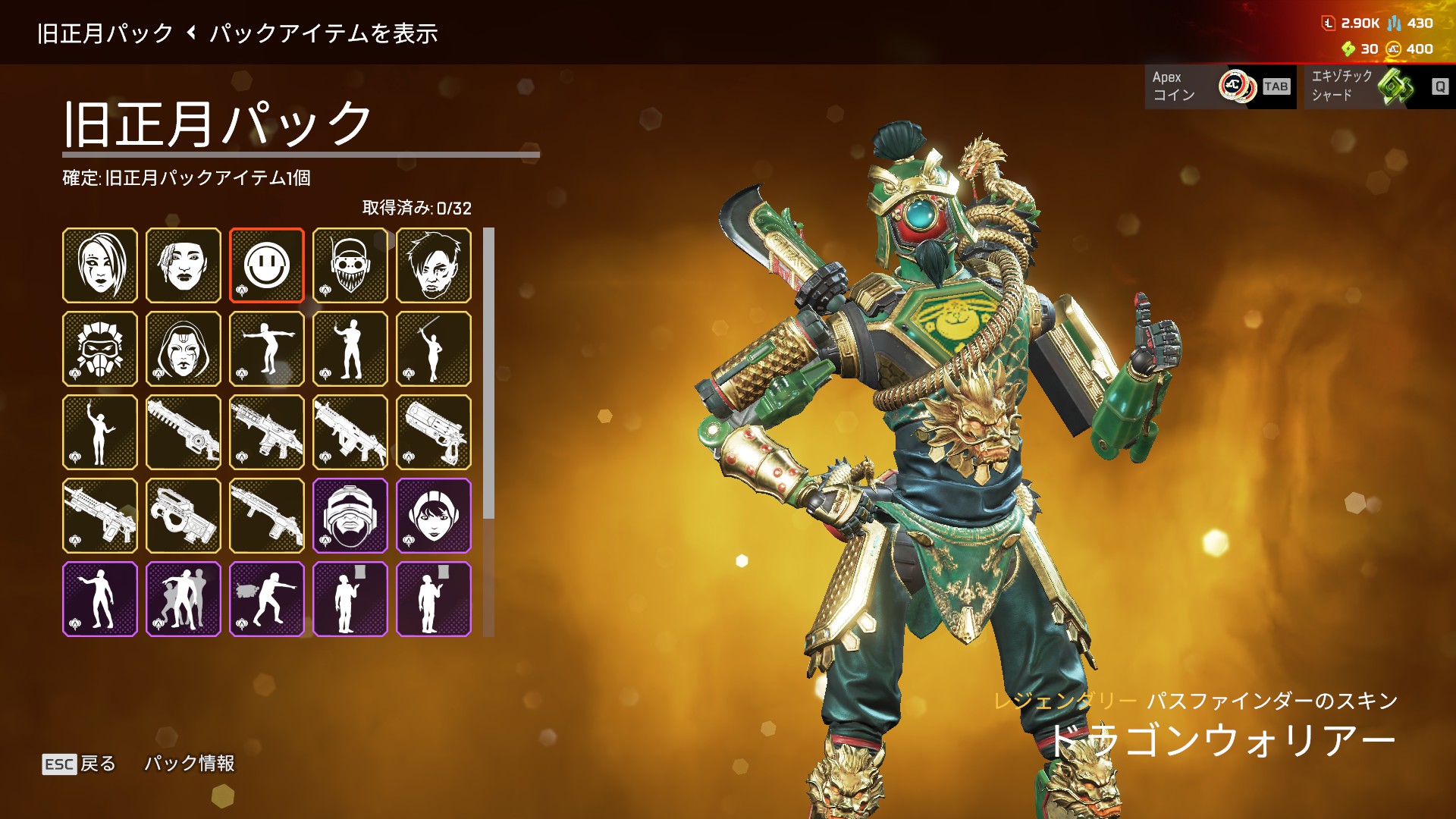This screenshot has width=1456, height=819.
Task: Pick the purple three-figure emote tile
Action: point(184,599)
